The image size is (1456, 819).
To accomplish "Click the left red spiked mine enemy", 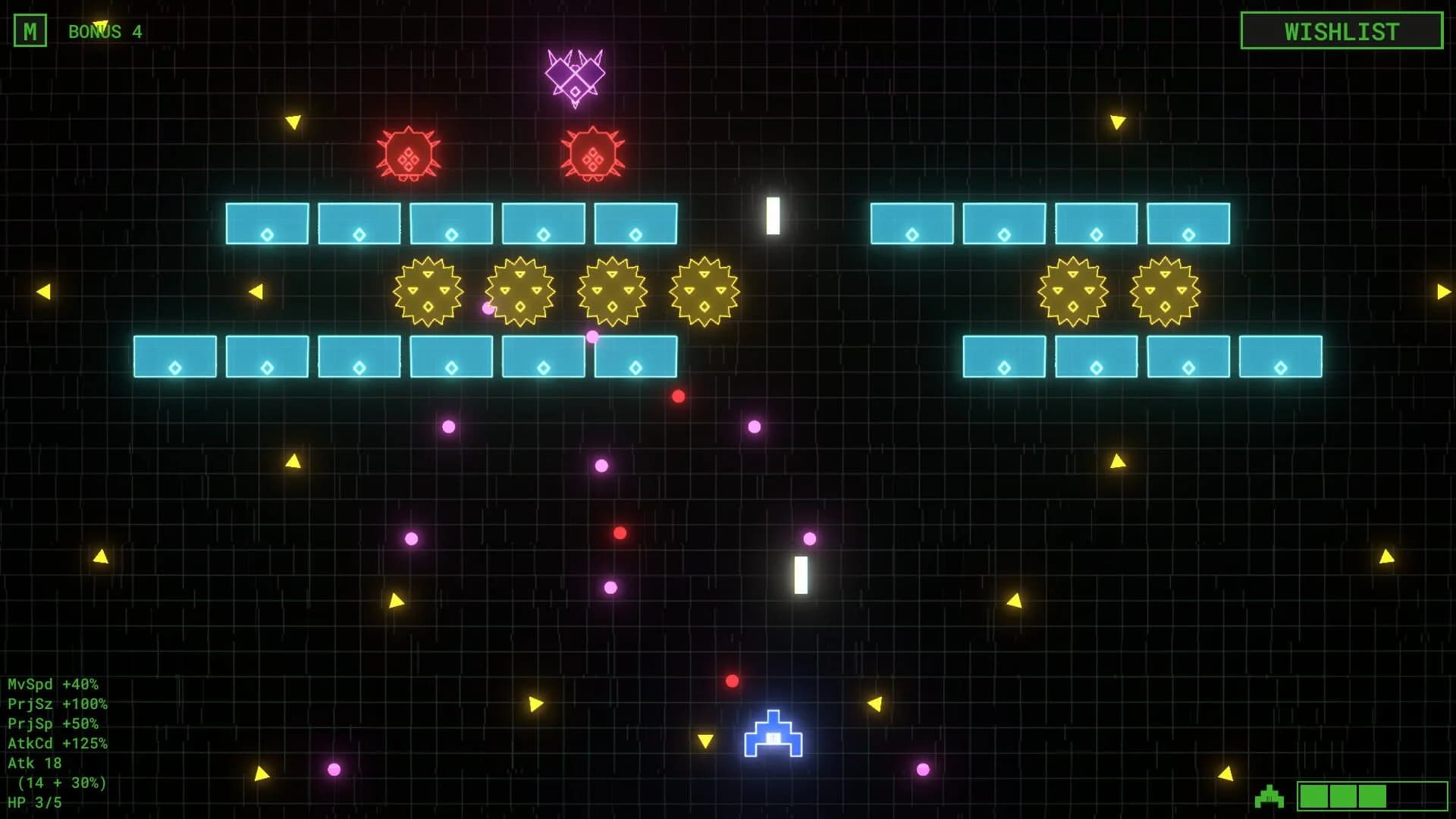I will coord(409,155).
